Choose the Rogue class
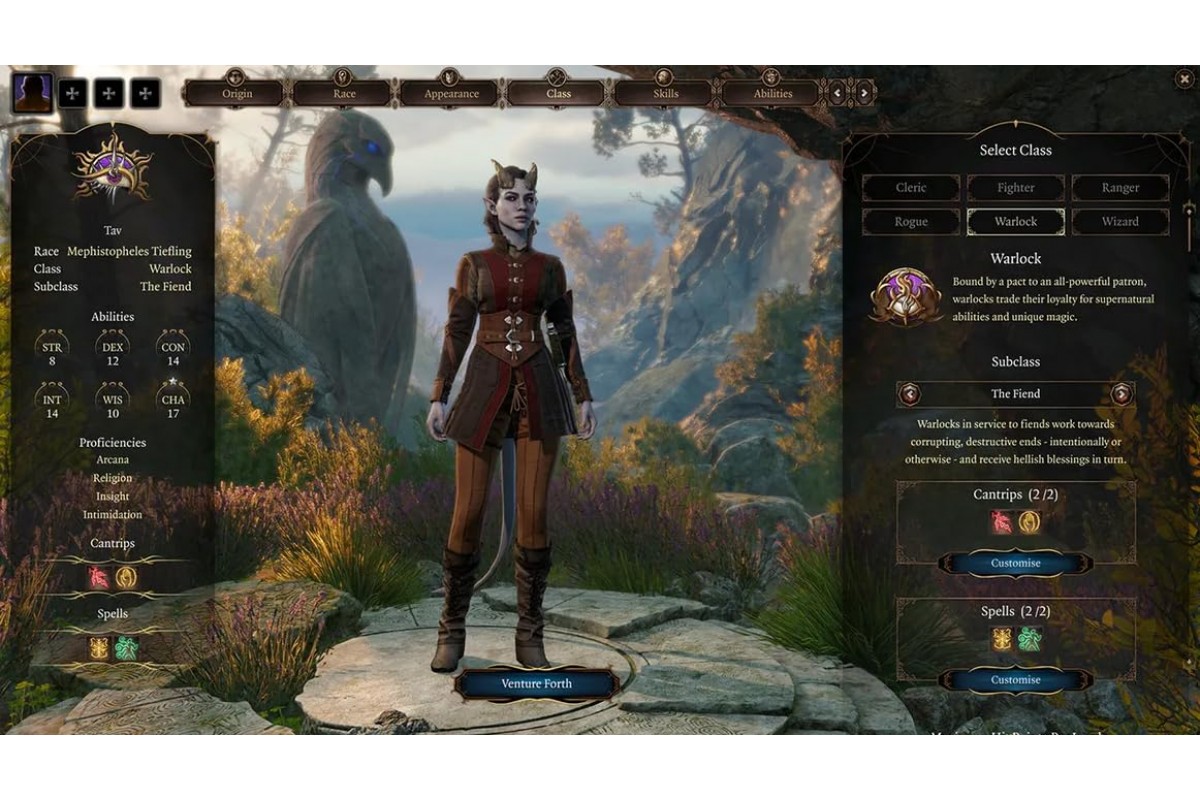Image resolution: width=1200 pixels, height=800 pixels. tap(911, 221)
